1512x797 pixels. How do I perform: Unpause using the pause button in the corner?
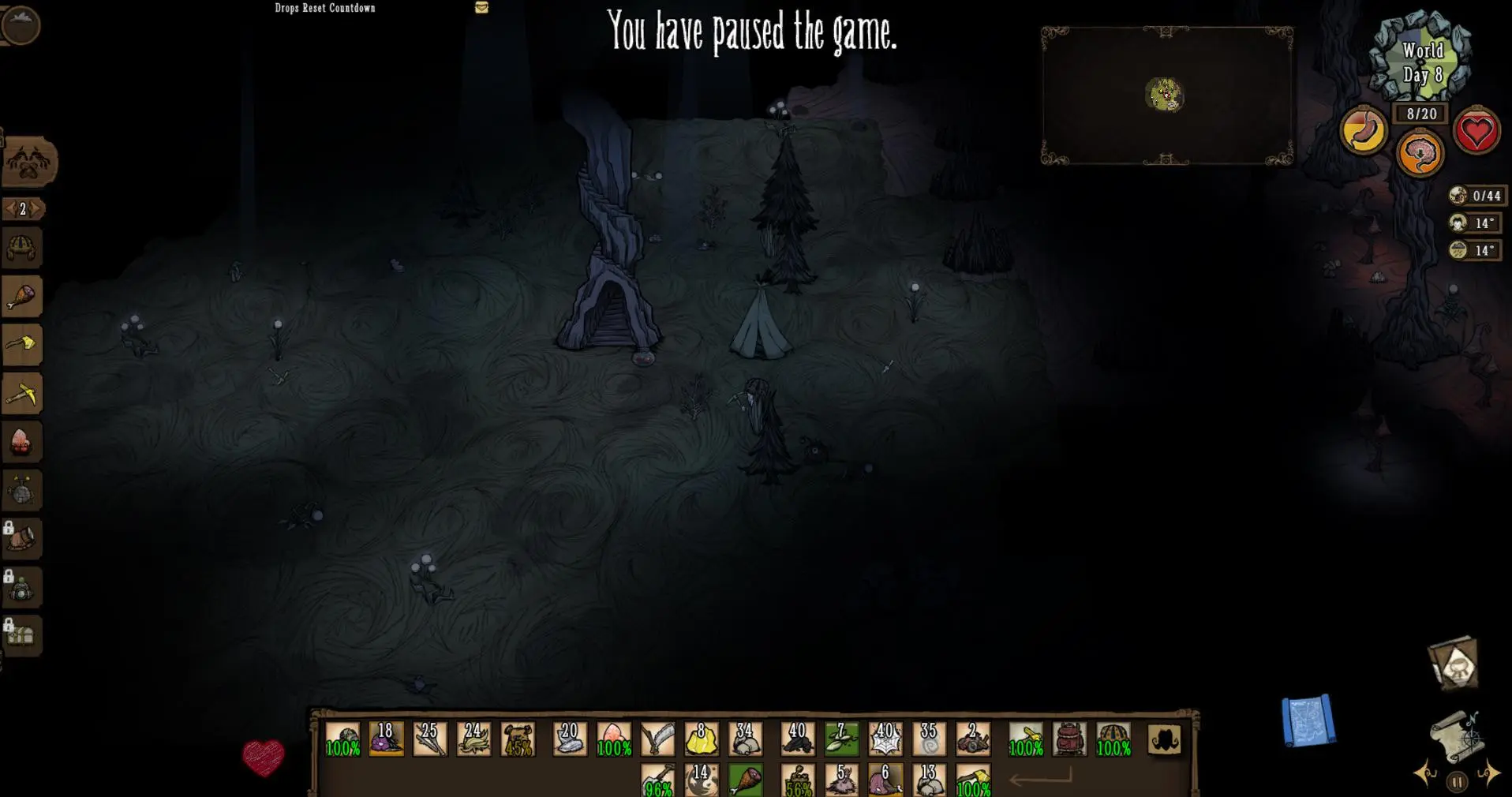click(x=1456, y=781)
